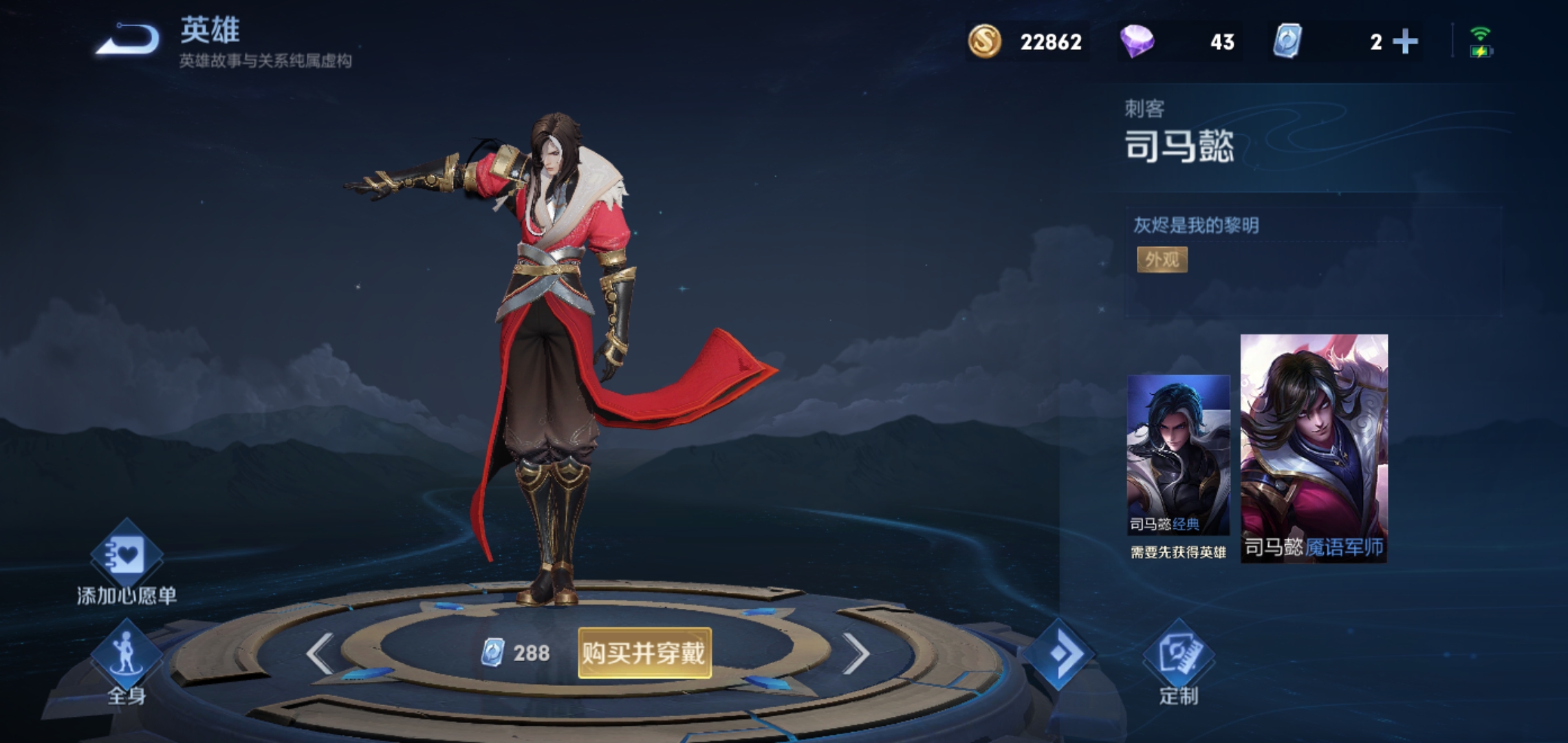This screenshot has height=743, width=1568.
Task: Click the 外观 appearance tag
Action: [1162, 259]
